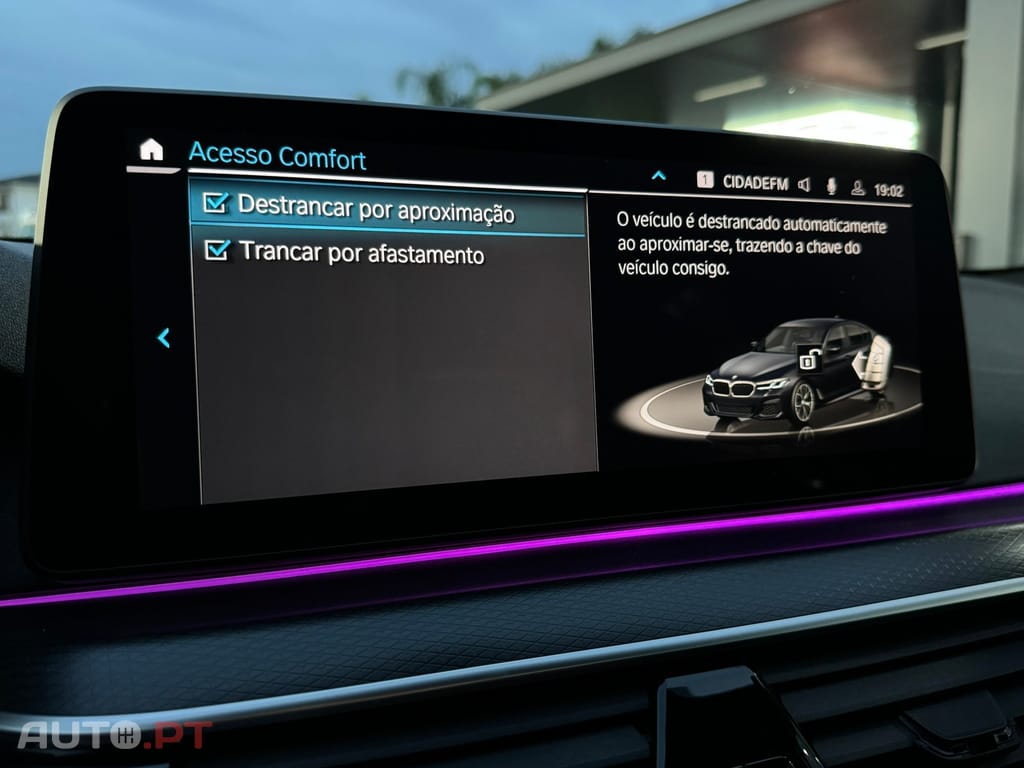This screenshot has height=768, width=1024.
Task: Tap the speaker mute icon
Action: pyautogui.click(x=804, y=185)
